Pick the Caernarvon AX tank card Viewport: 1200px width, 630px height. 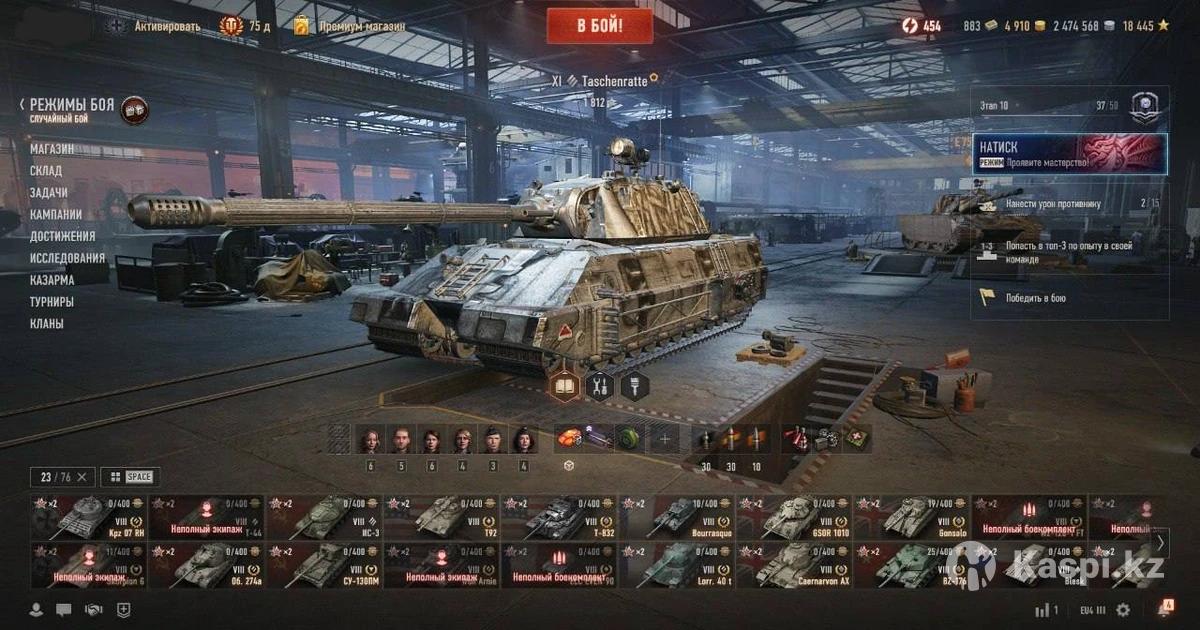(x=795, y=565)
